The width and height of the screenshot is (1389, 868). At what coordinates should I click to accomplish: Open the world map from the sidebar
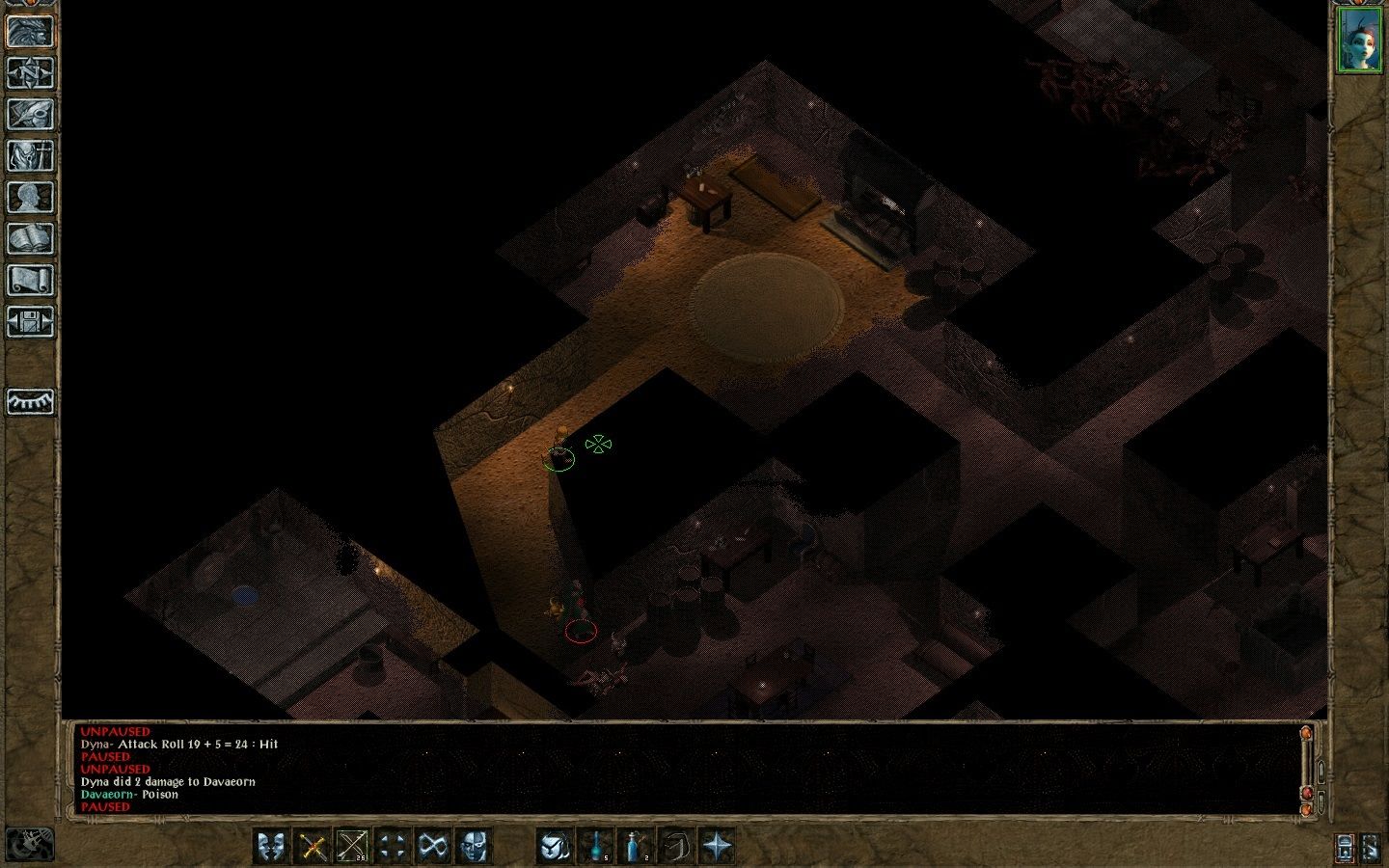tap(32, 74)
